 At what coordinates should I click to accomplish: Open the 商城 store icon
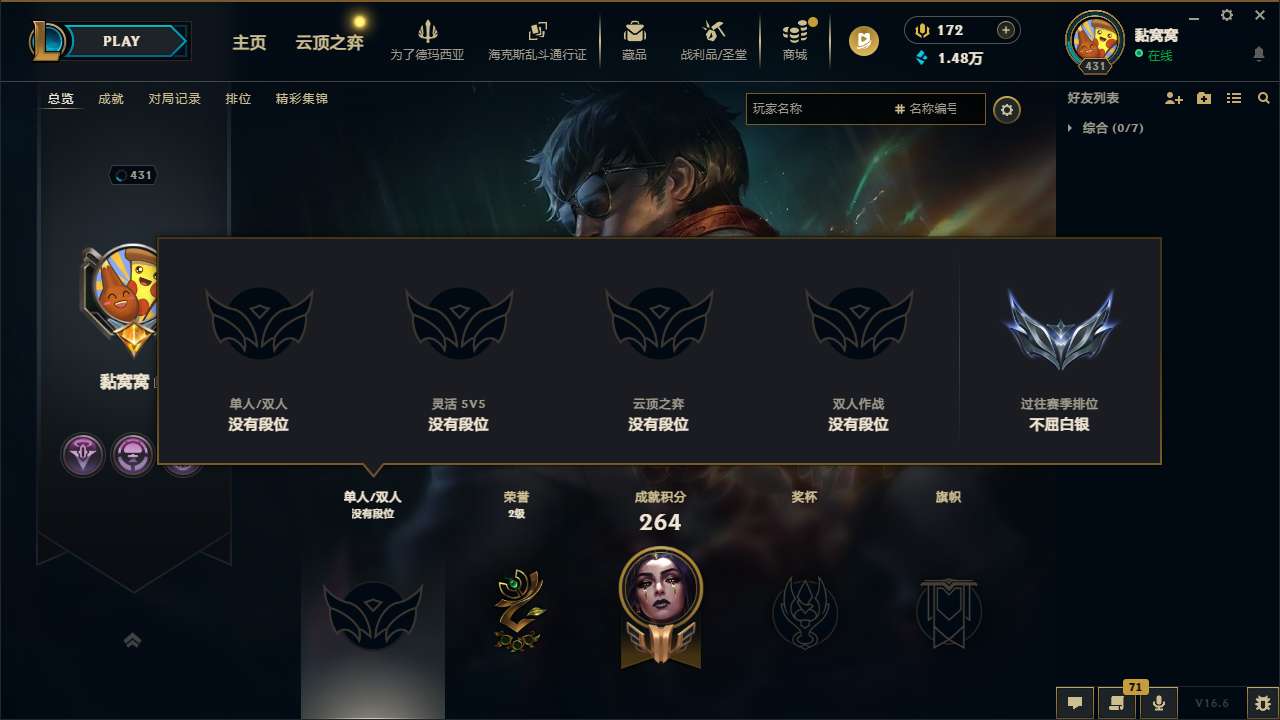click(x=795, y=40)
